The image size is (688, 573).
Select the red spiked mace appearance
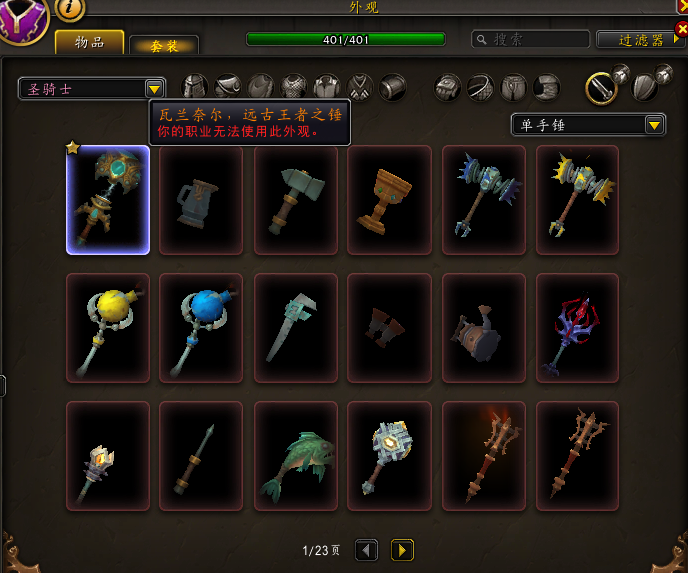pos(577,328)
